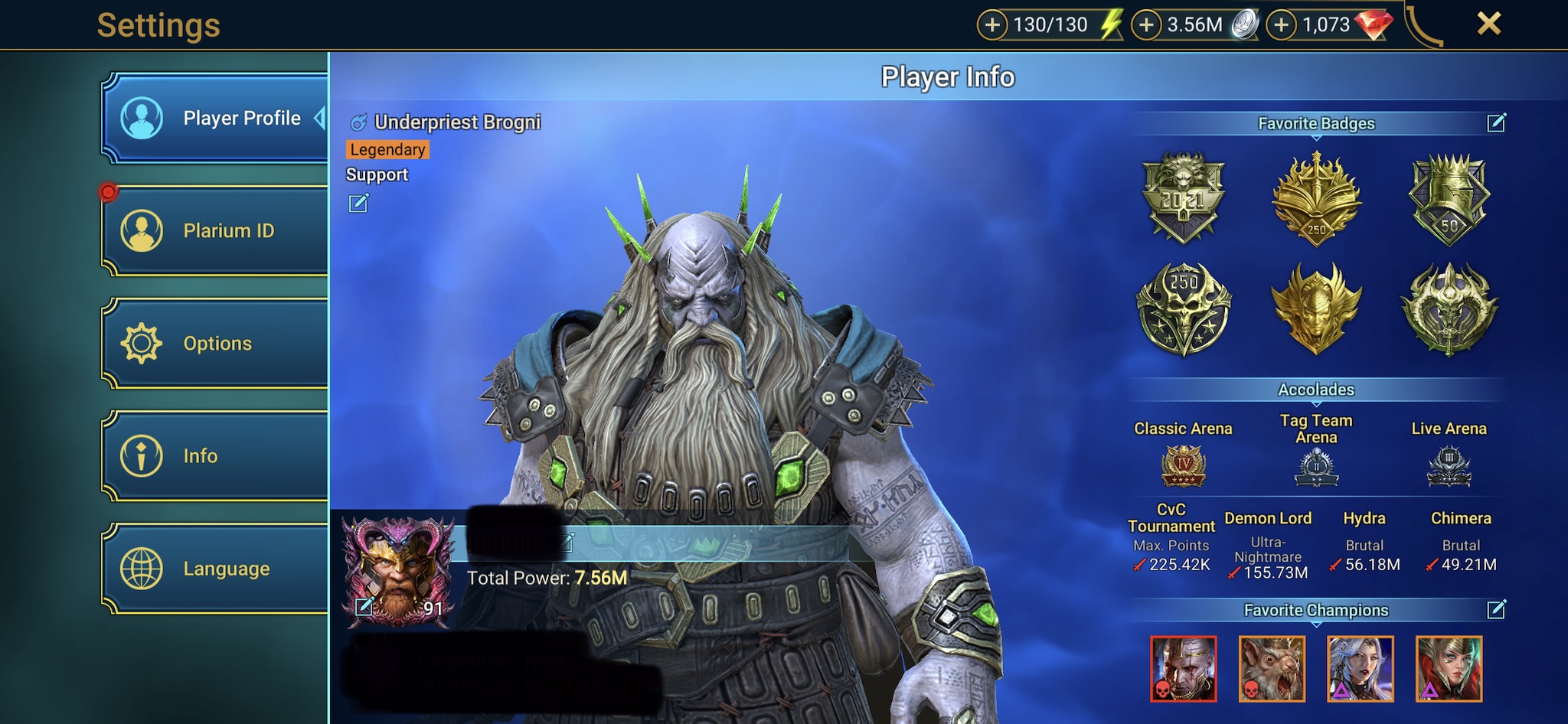Close the Settings window
Image resolution: width=1568 pixels, height=724 pixels.
click(1488, 24)
